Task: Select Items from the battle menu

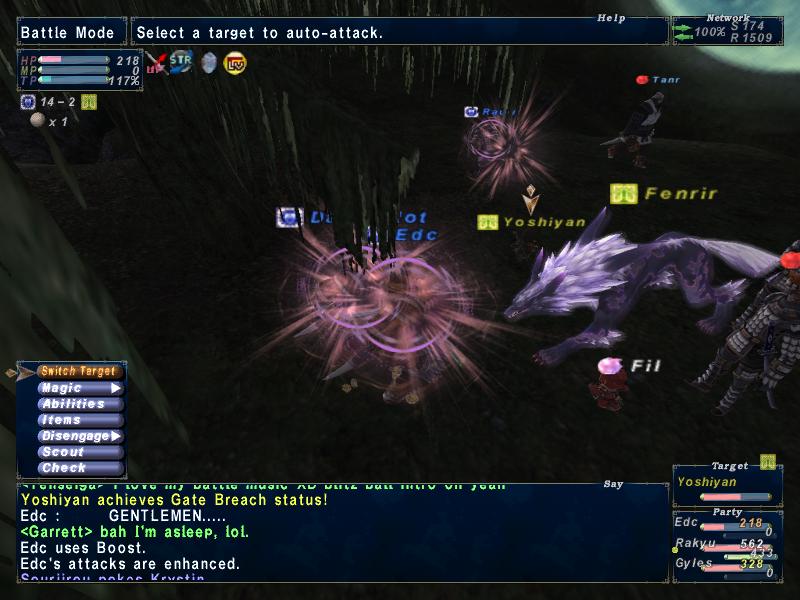Action: (x=79, y=420)
